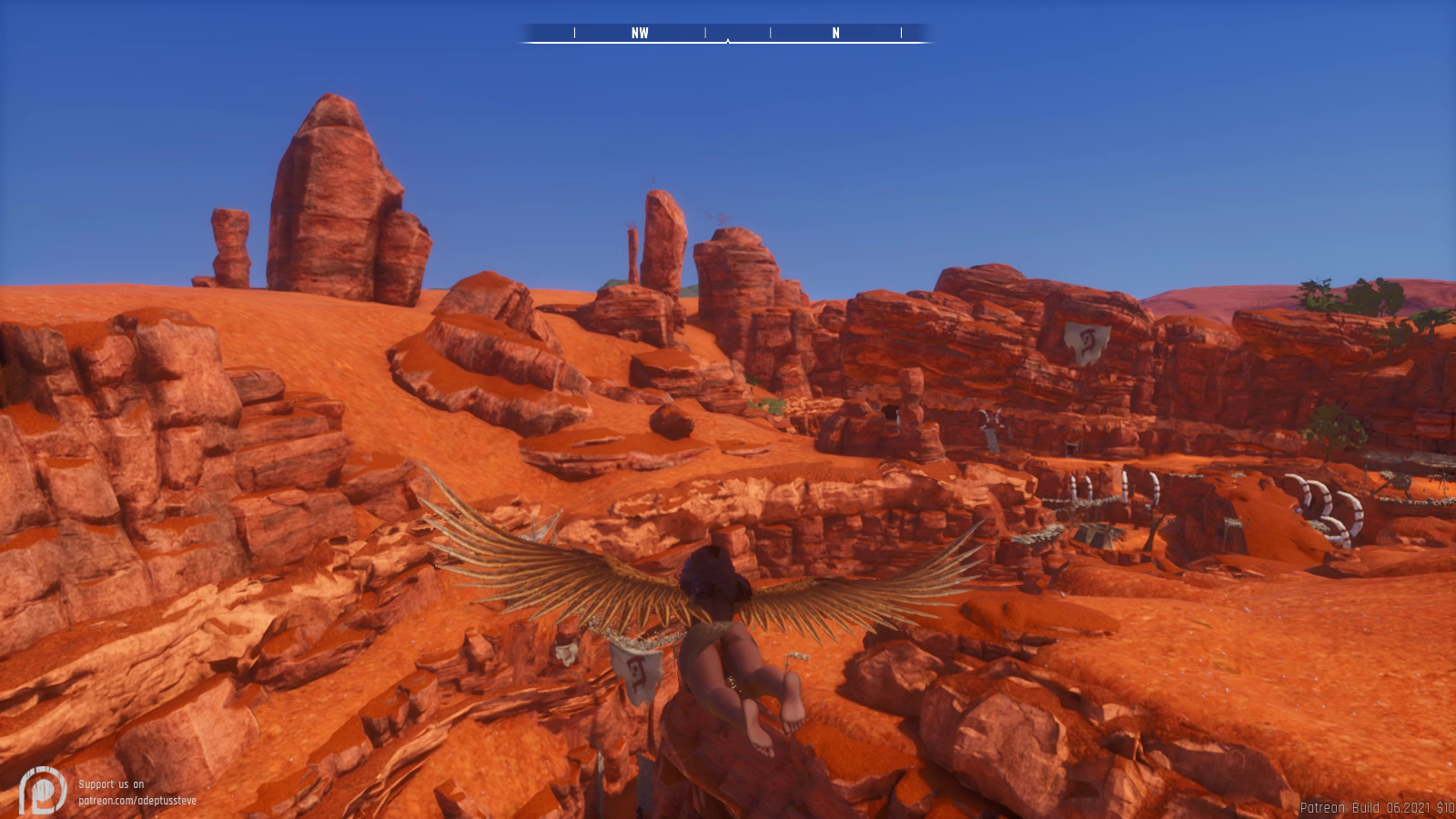
Task: Click the compass heading caret pointer
Action: pos(728,42)
